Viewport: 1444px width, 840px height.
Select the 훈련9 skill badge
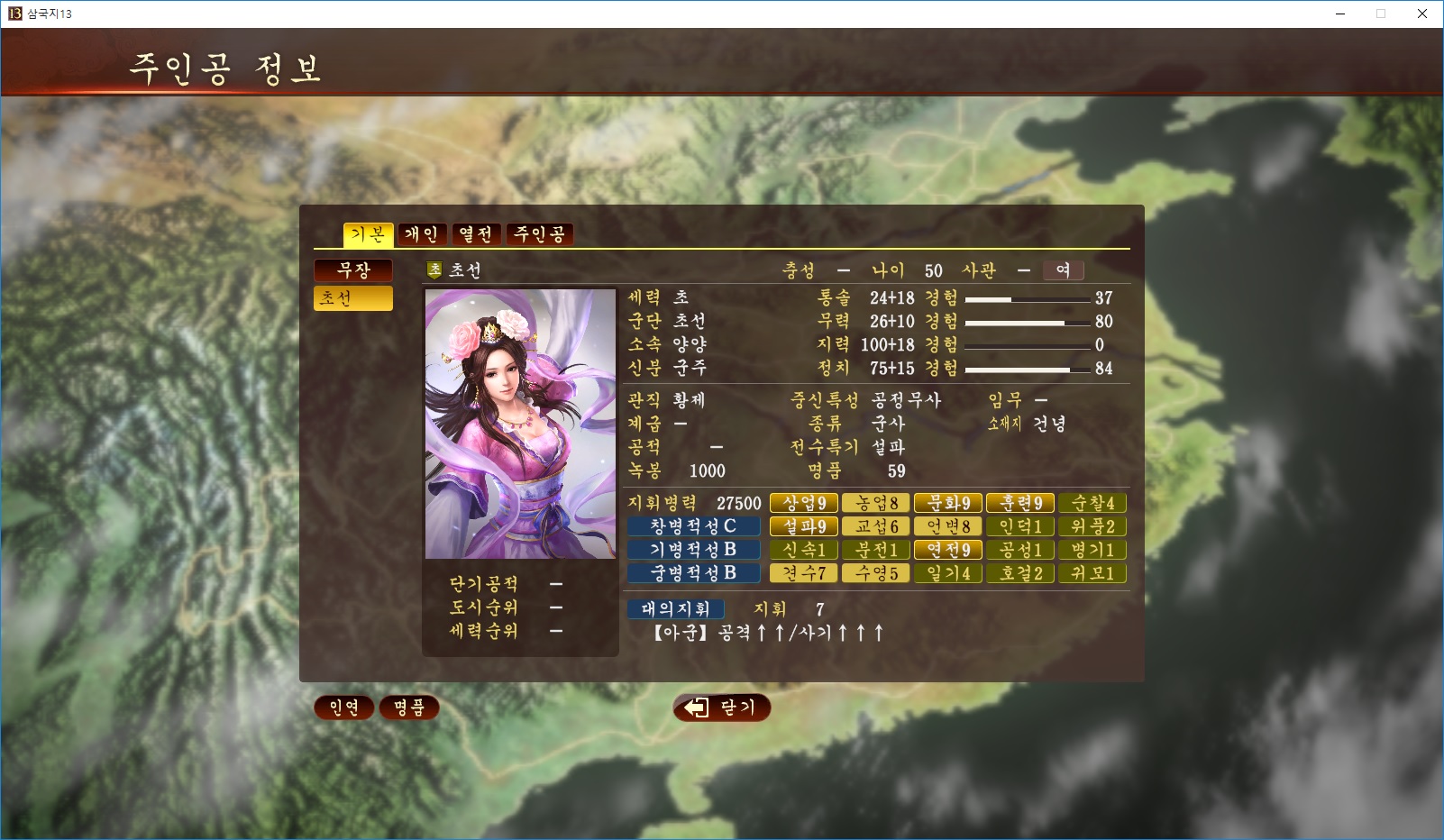click(1020, 503)
